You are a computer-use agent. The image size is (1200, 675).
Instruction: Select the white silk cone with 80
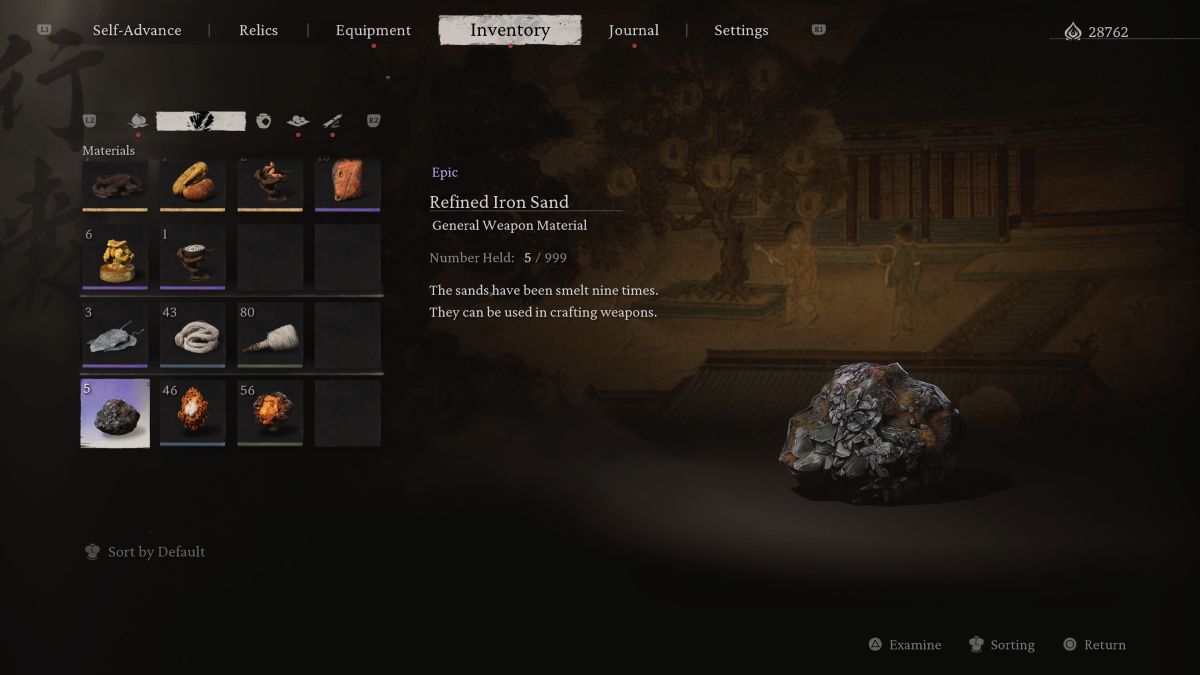point(270,335)
